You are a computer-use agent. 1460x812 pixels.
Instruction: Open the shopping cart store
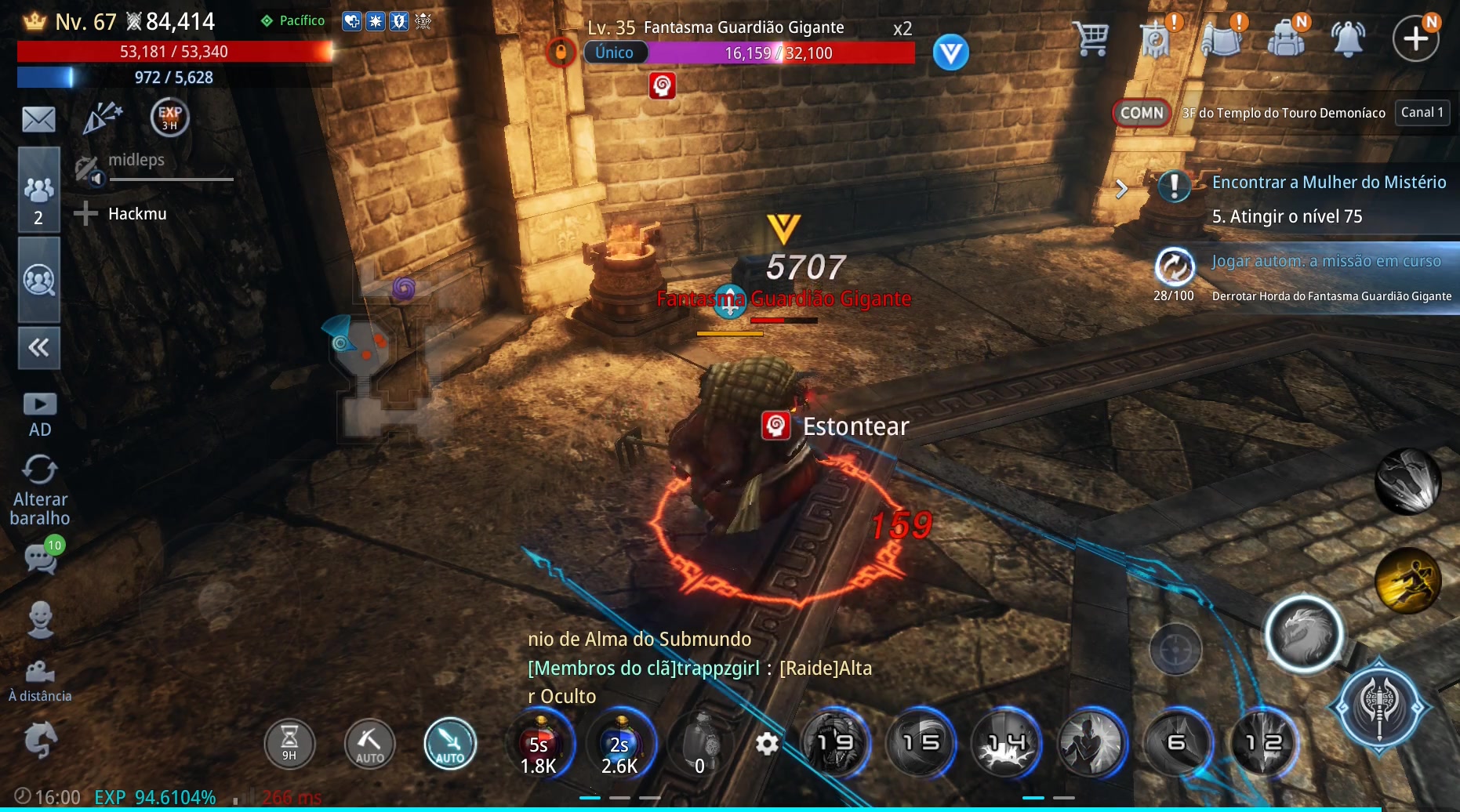[1091, 38]
